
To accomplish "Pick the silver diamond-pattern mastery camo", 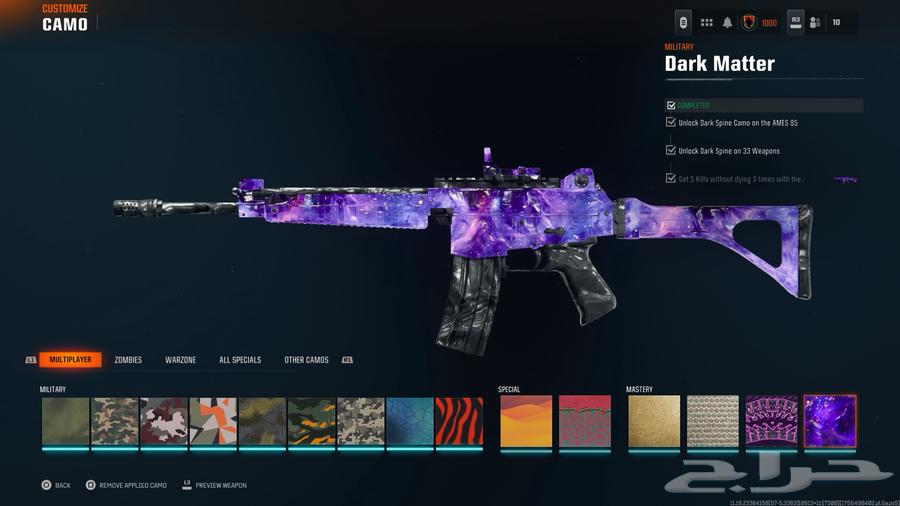I will coord(713,421).
